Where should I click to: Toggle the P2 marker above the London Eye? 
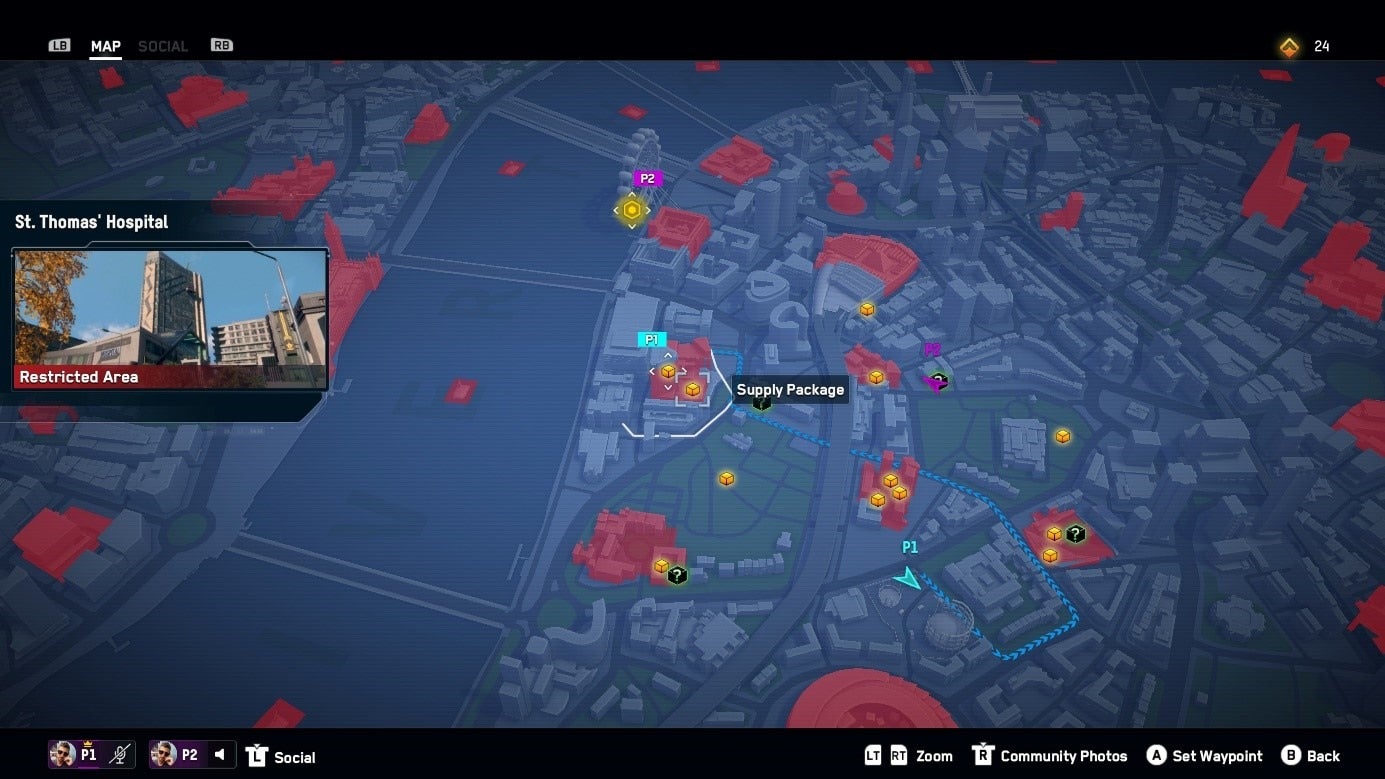pos(647,177)
